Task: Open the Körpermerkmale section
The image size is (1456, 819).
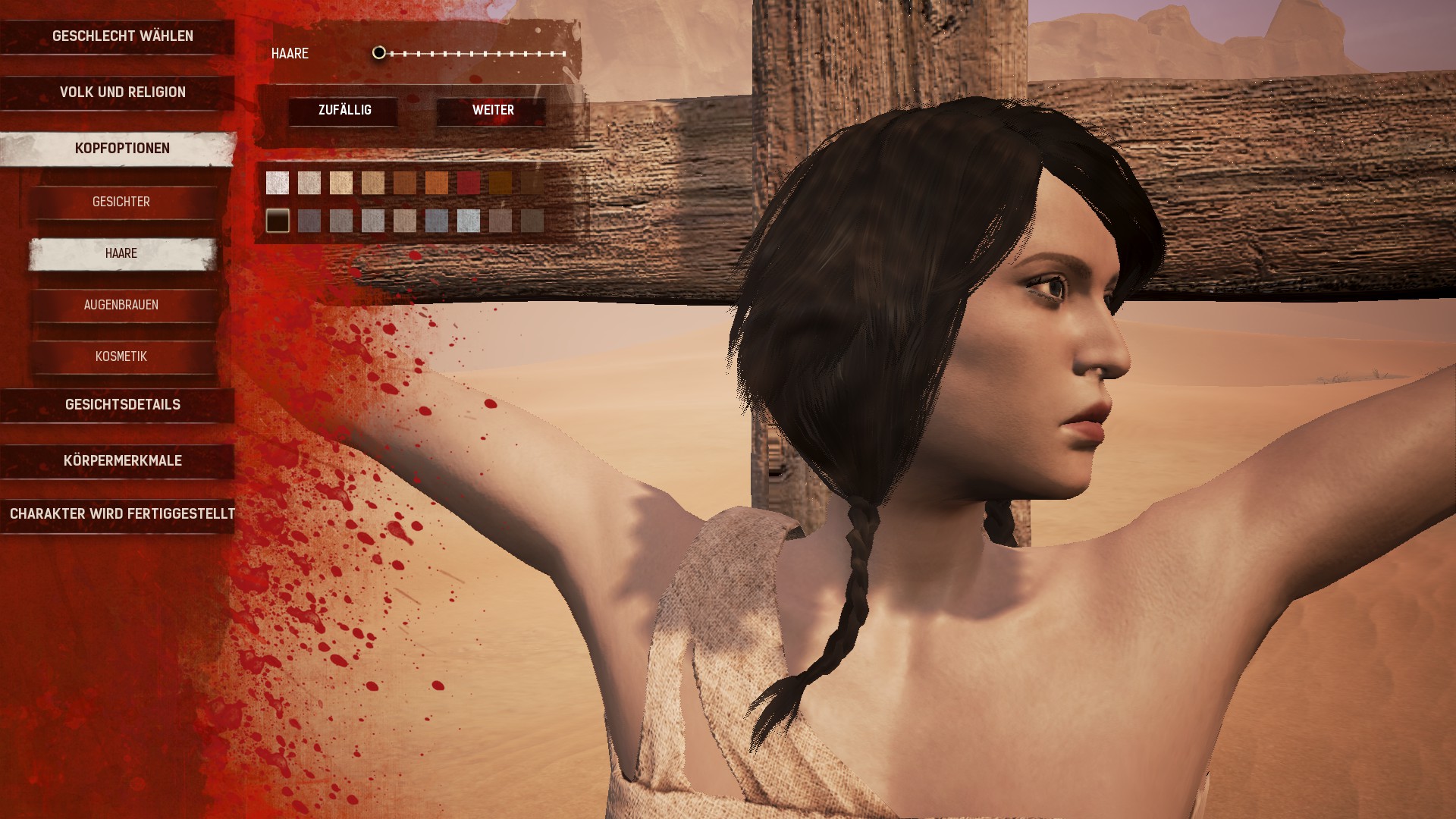Action: [122, 461]
